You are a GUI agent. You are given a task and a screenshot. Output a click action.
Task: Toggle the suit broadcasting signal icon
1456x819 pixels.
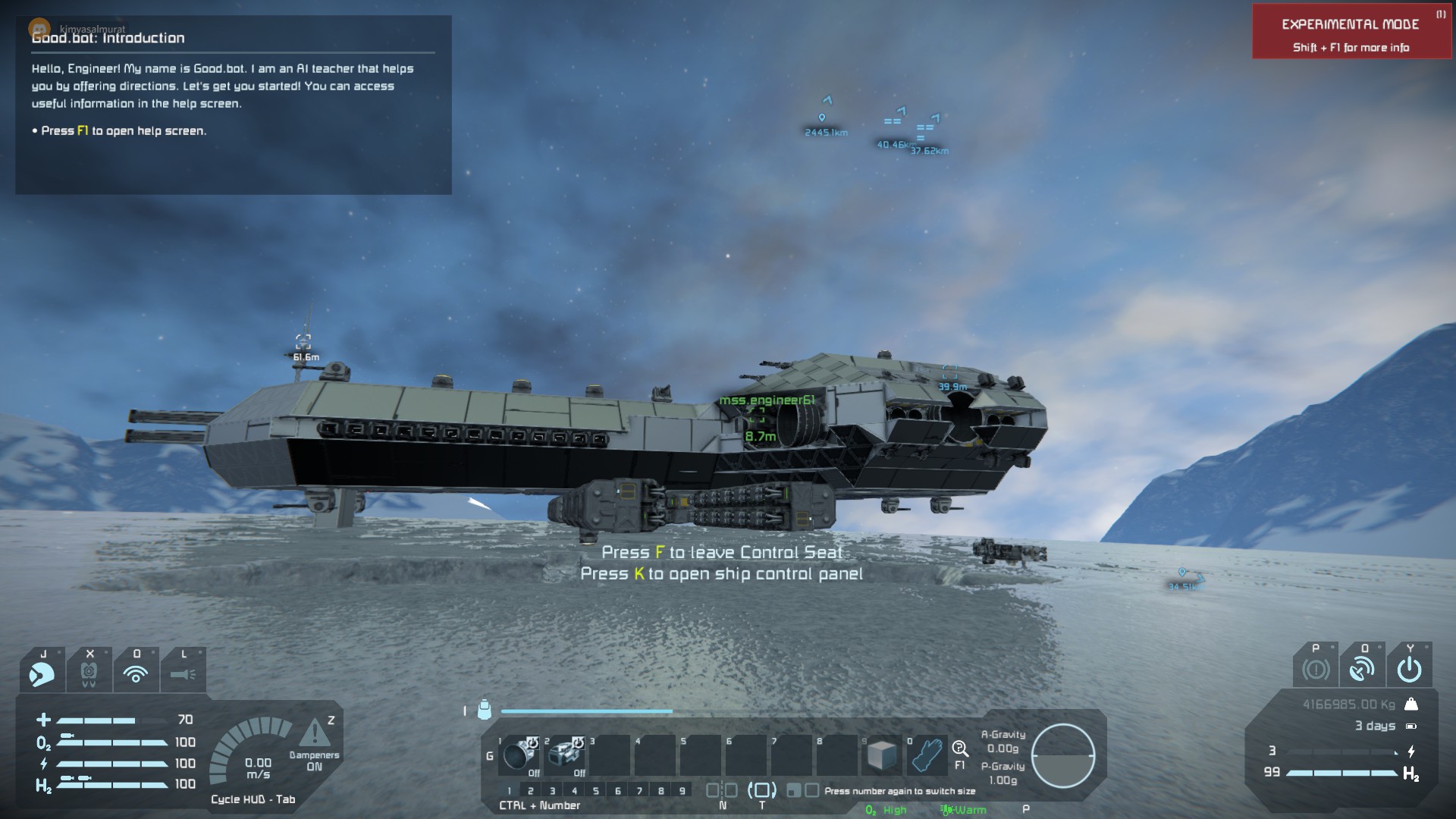pyautogui.click(x=136, y=673)
